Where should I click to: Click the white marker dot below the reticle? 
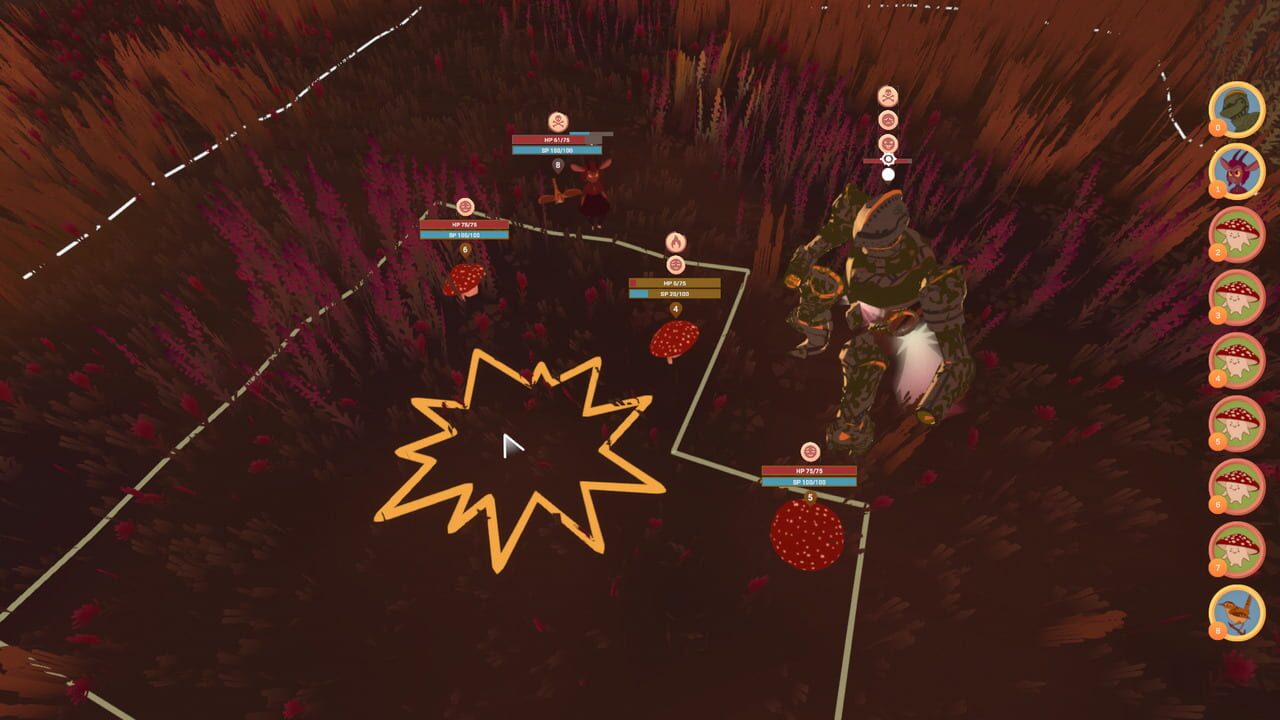click(x=888, y=174)
